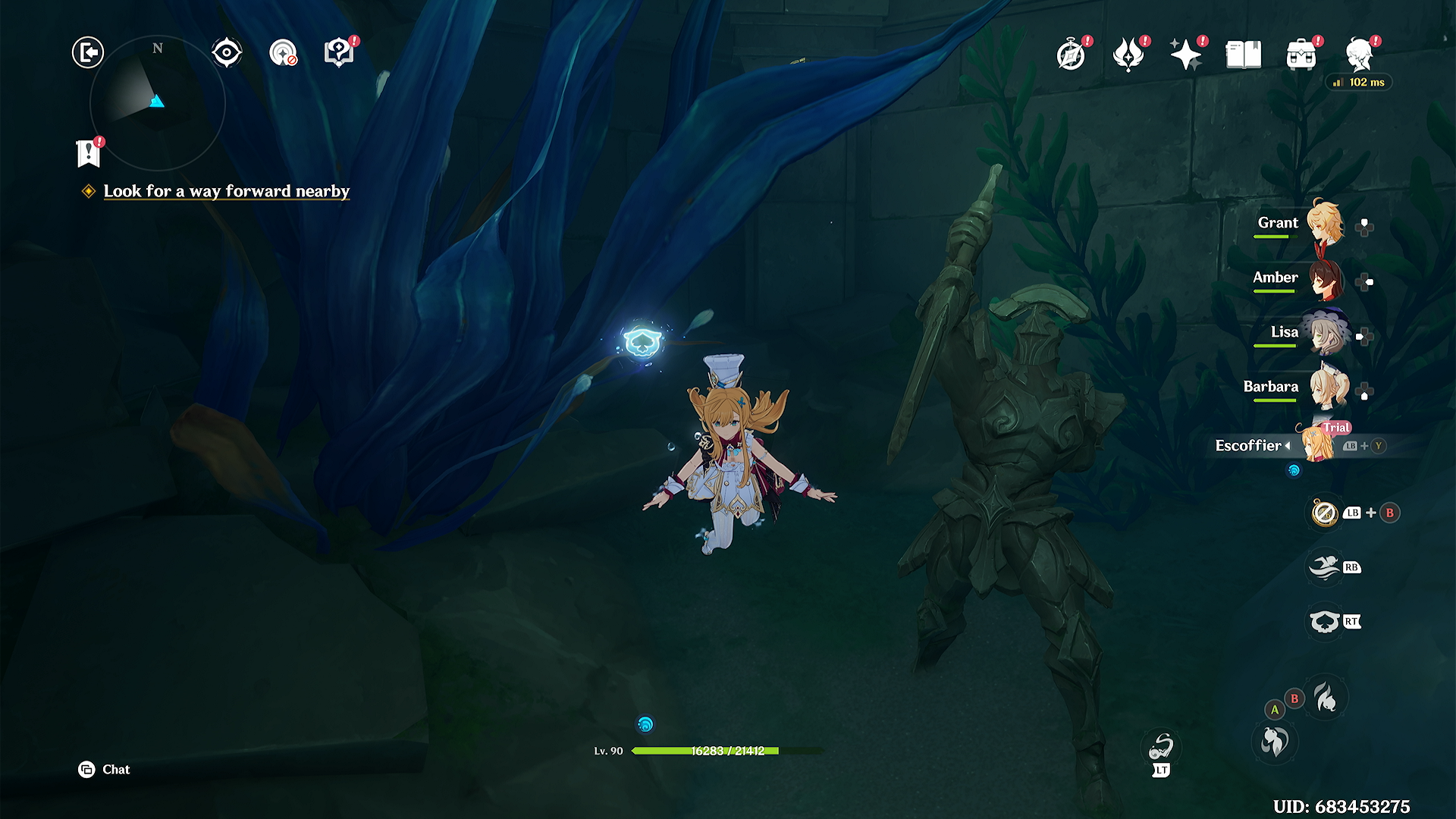Image resolution: width=1456 pixels, height=819 pixels.
Task: Open the battle pass icon
Action: pos(1128,55)
